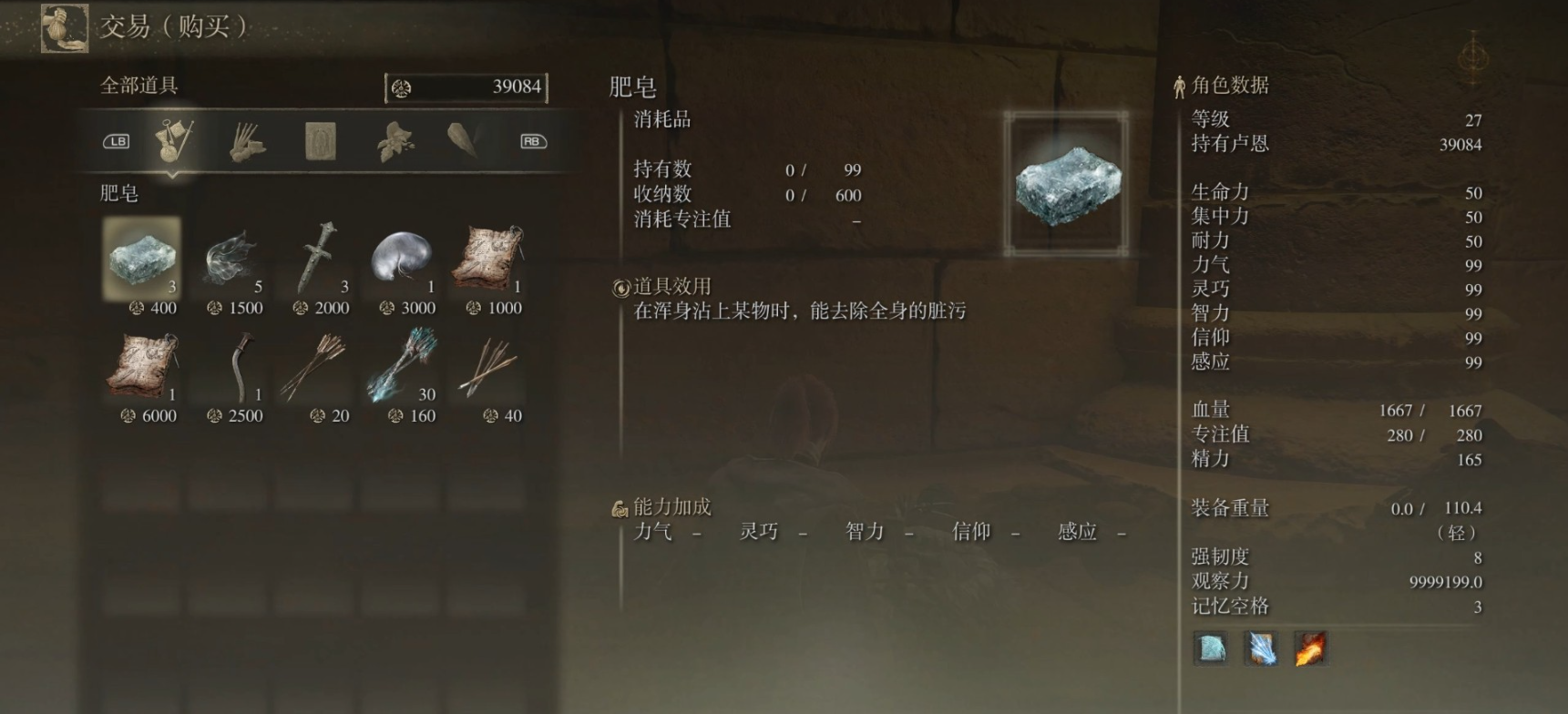Open the crafting materials category tab with flower icon
This screenshot has width=1568, height=714.
coord(394,141)
